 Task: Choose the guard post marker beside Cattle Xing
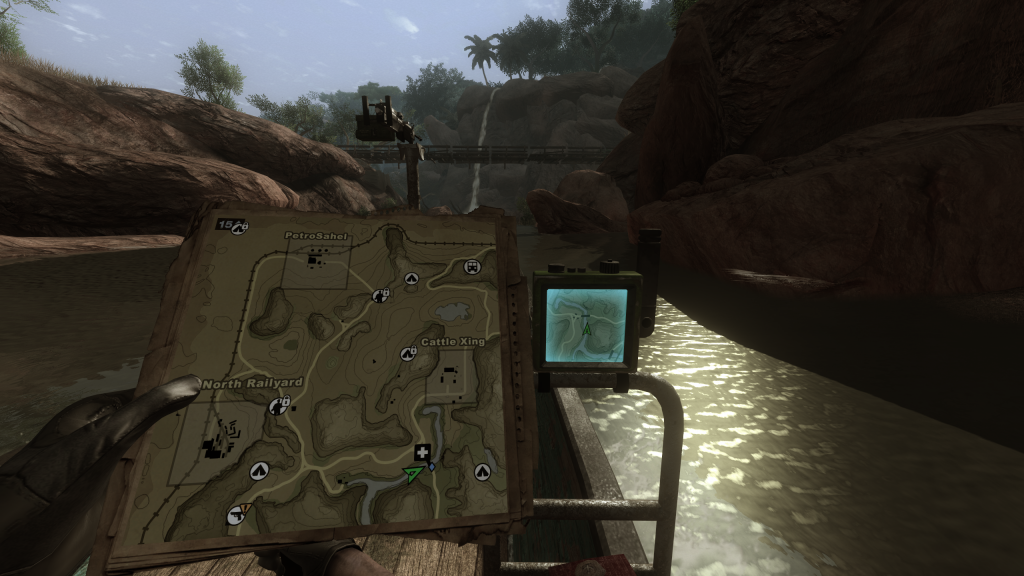click(408, 353)
